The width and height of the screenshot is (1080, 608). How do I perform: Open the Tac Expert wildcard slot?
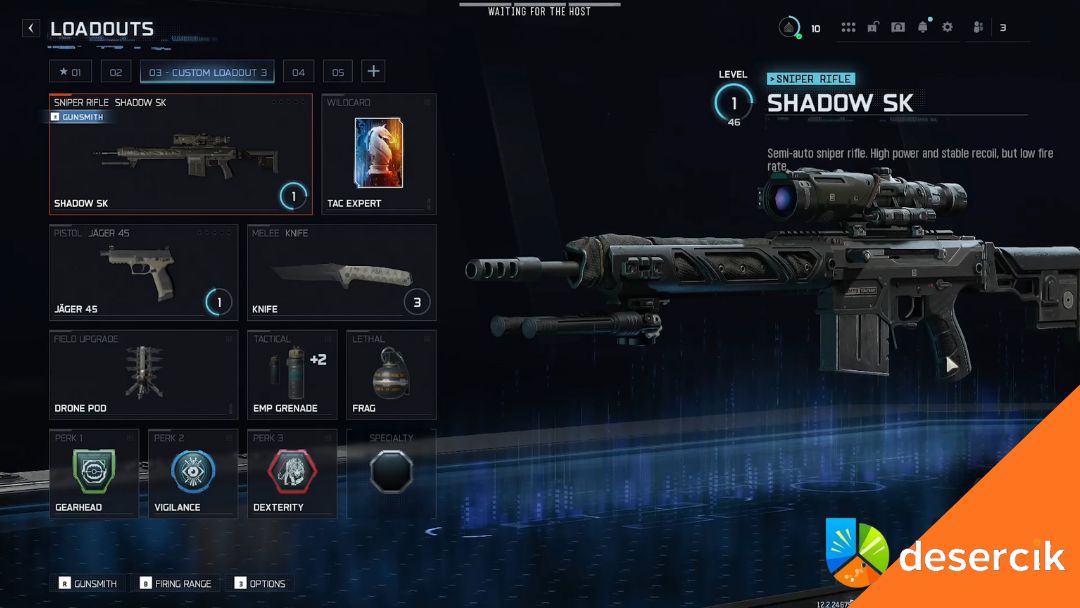tap(379, 155)
